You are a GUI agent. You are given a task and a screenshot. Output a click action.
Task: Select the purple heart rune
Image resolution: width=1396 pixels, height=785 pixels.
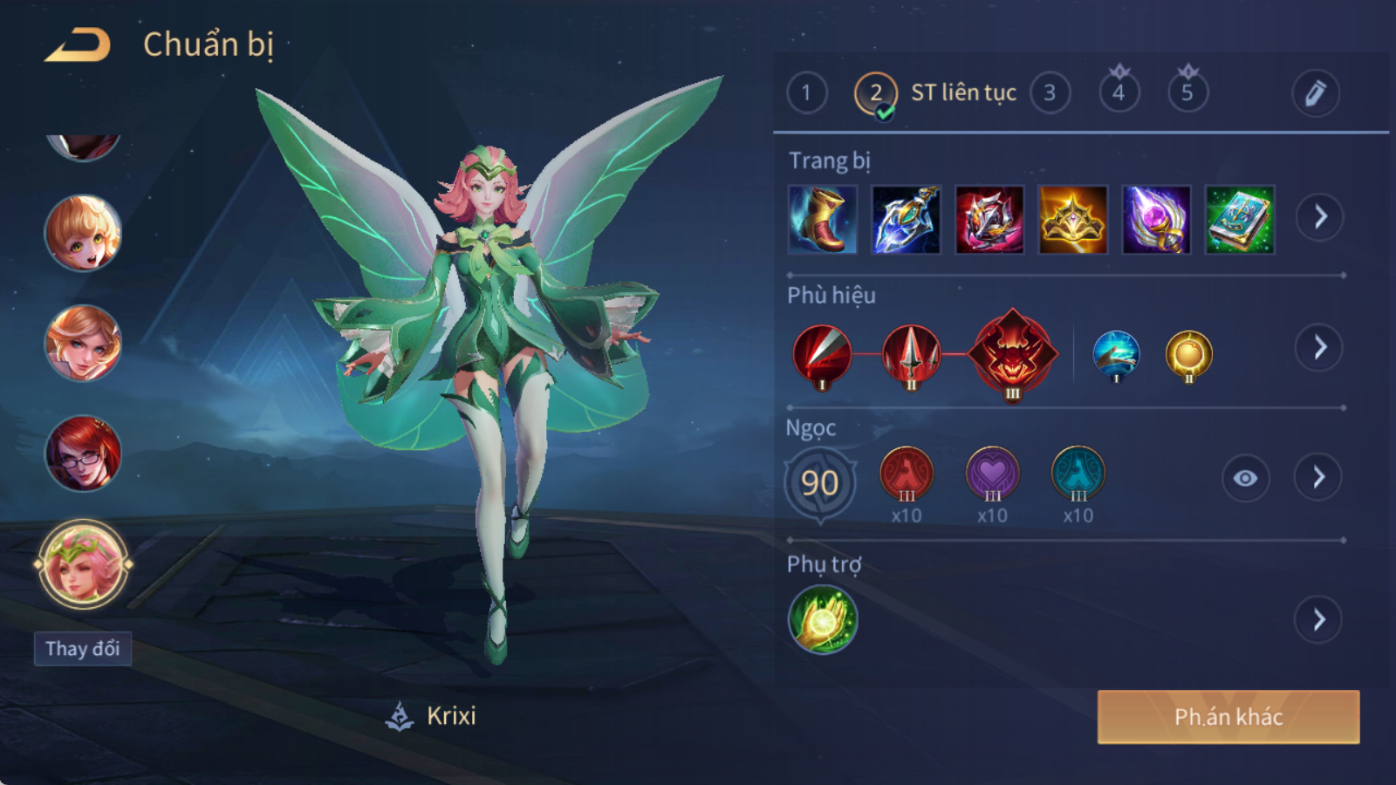pos(992,474)
